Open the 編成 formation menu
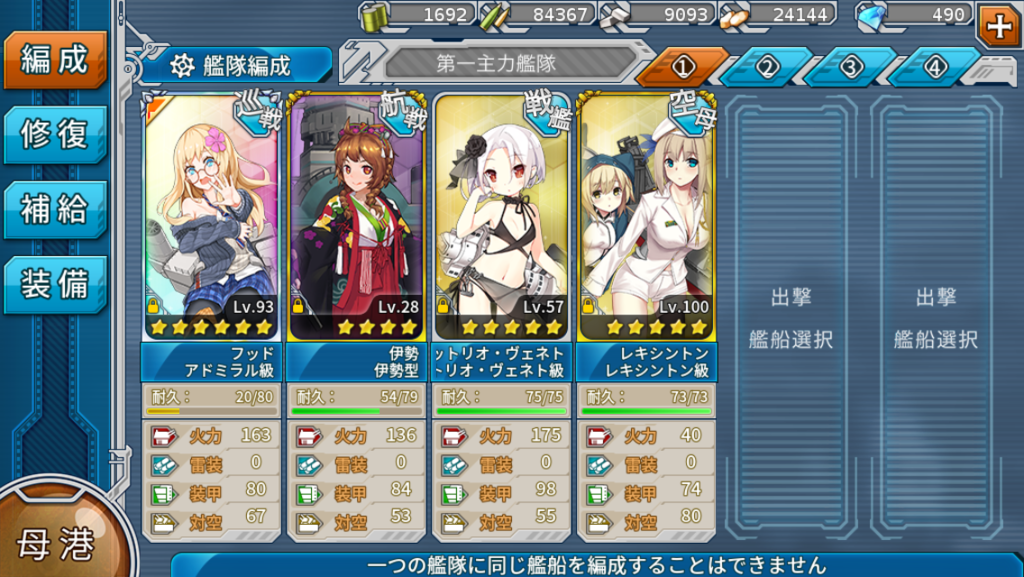Viewport: 1024px width, 577px height. pos(55,60)
